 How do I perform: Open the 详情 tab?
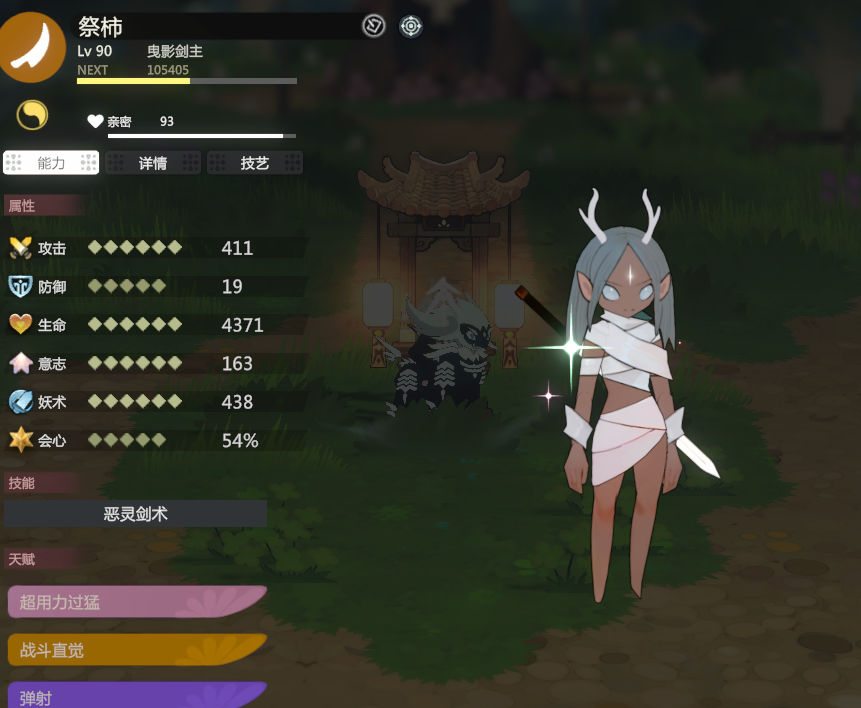(x=153, y=163)
